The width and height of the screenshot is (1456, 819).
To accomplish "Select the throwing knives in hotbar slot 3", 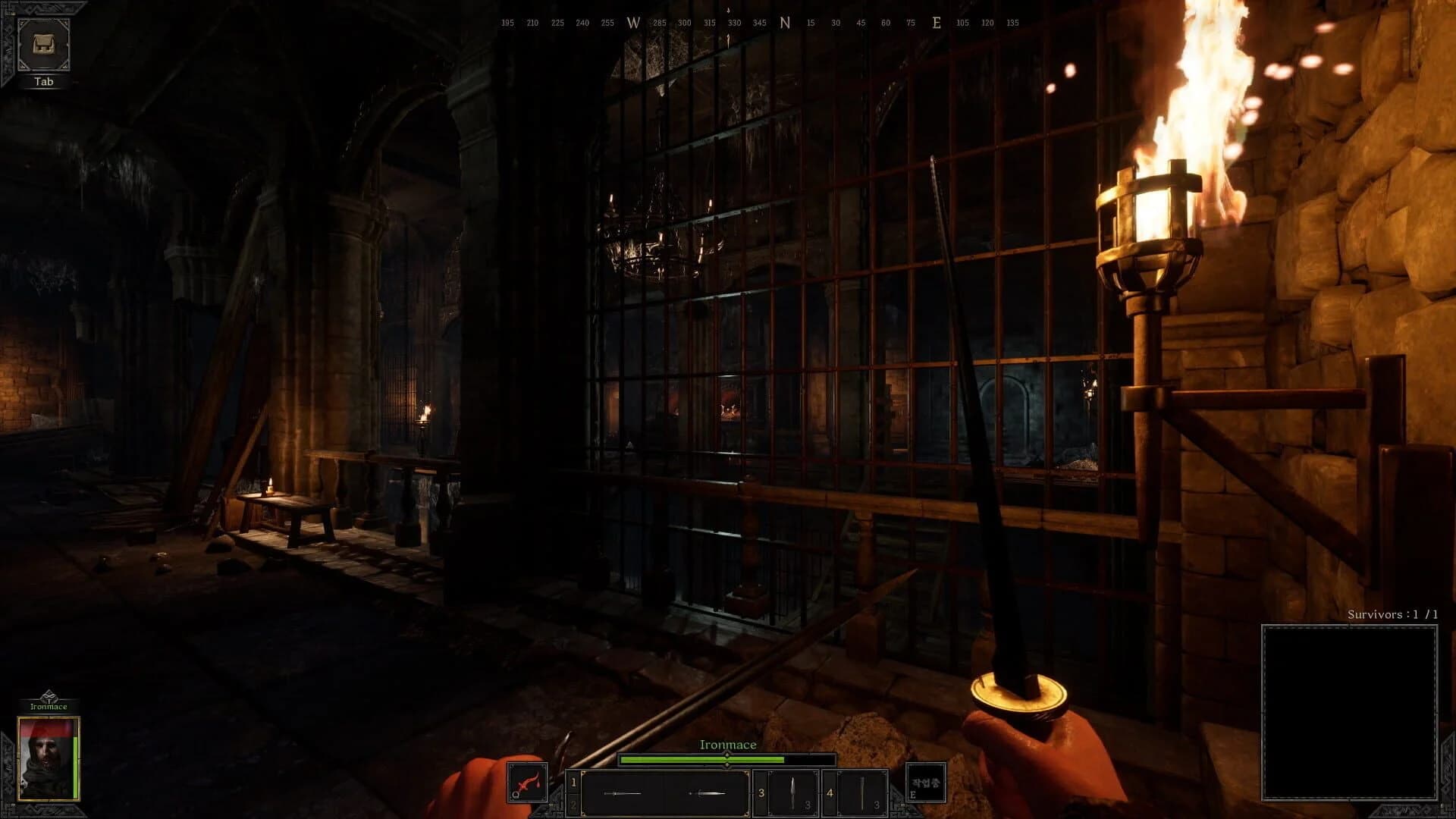I will [x=792, y=791].
